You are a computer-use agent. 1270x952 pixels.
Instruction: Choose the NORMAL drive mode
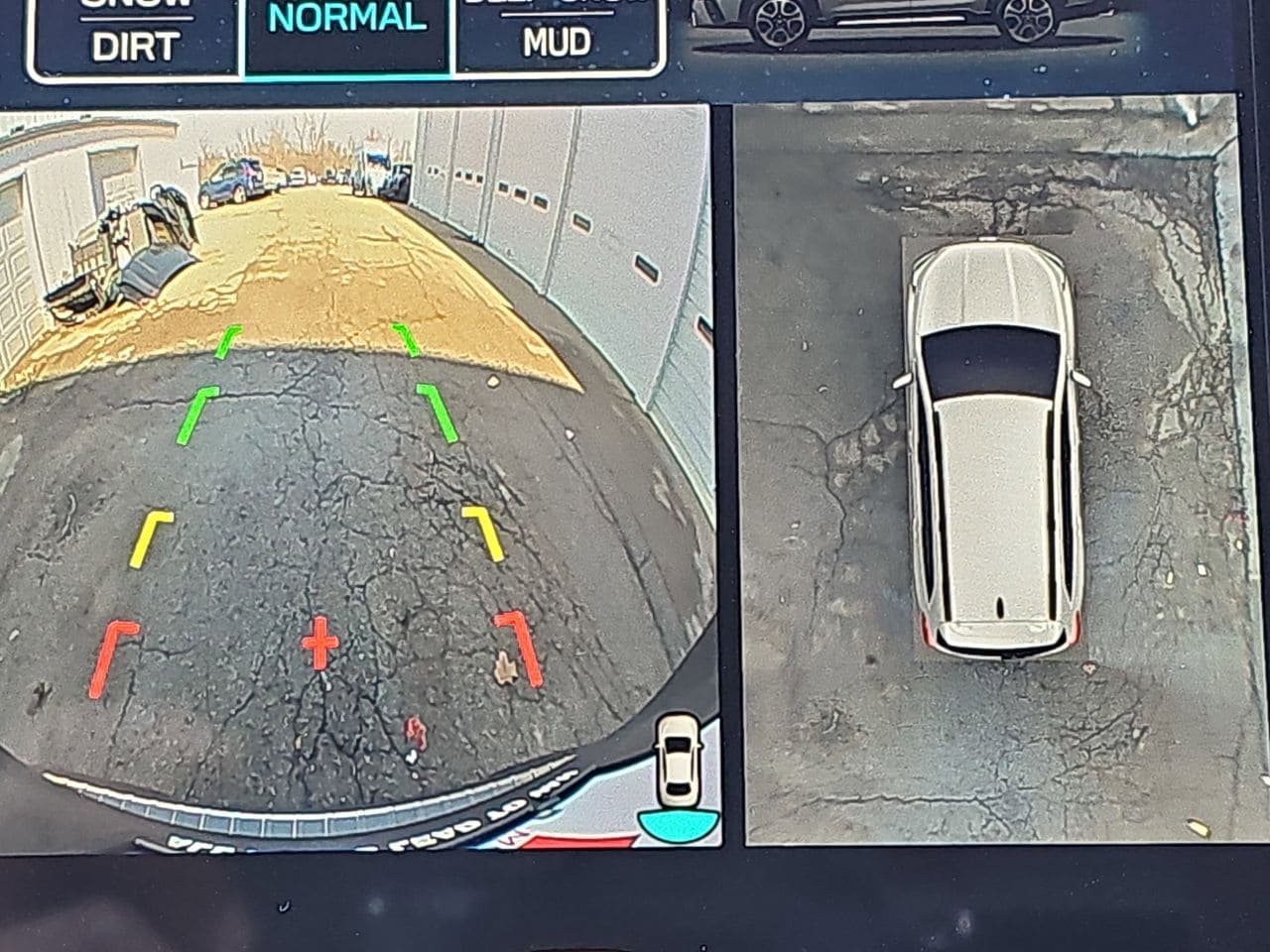347,30
